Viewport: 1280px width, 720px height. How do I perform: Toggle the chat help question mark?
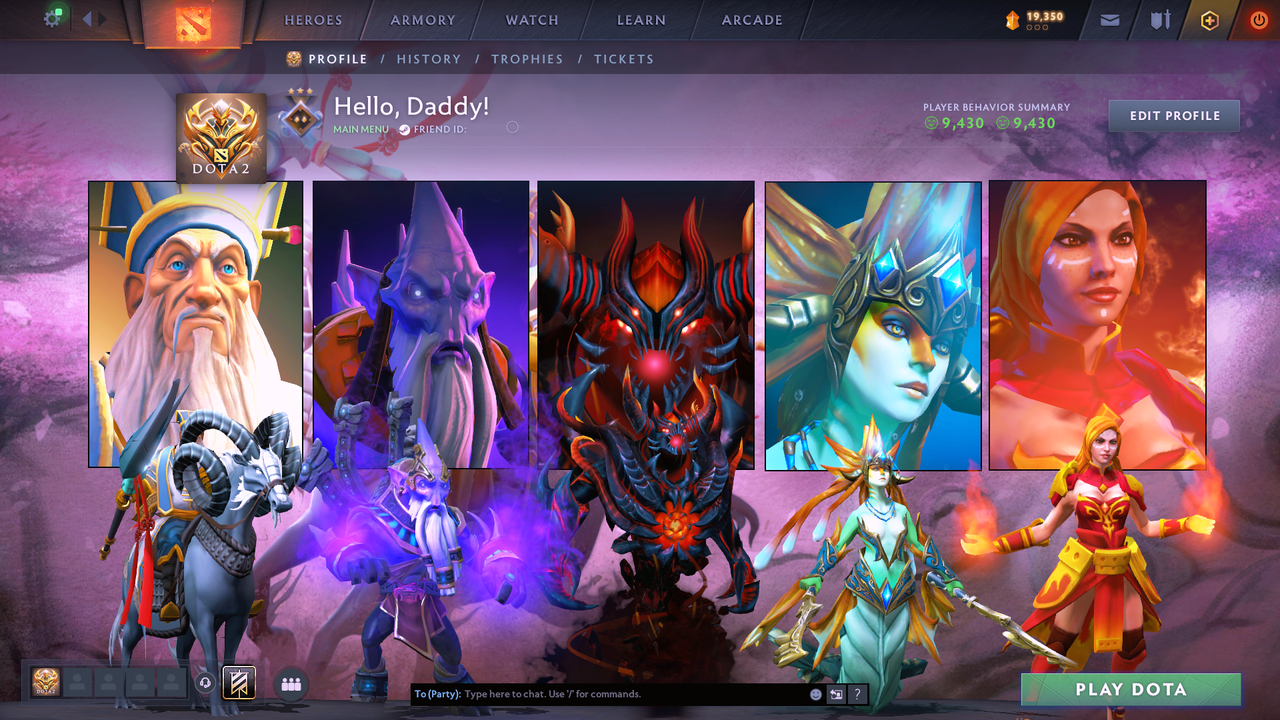coord(857,693)
